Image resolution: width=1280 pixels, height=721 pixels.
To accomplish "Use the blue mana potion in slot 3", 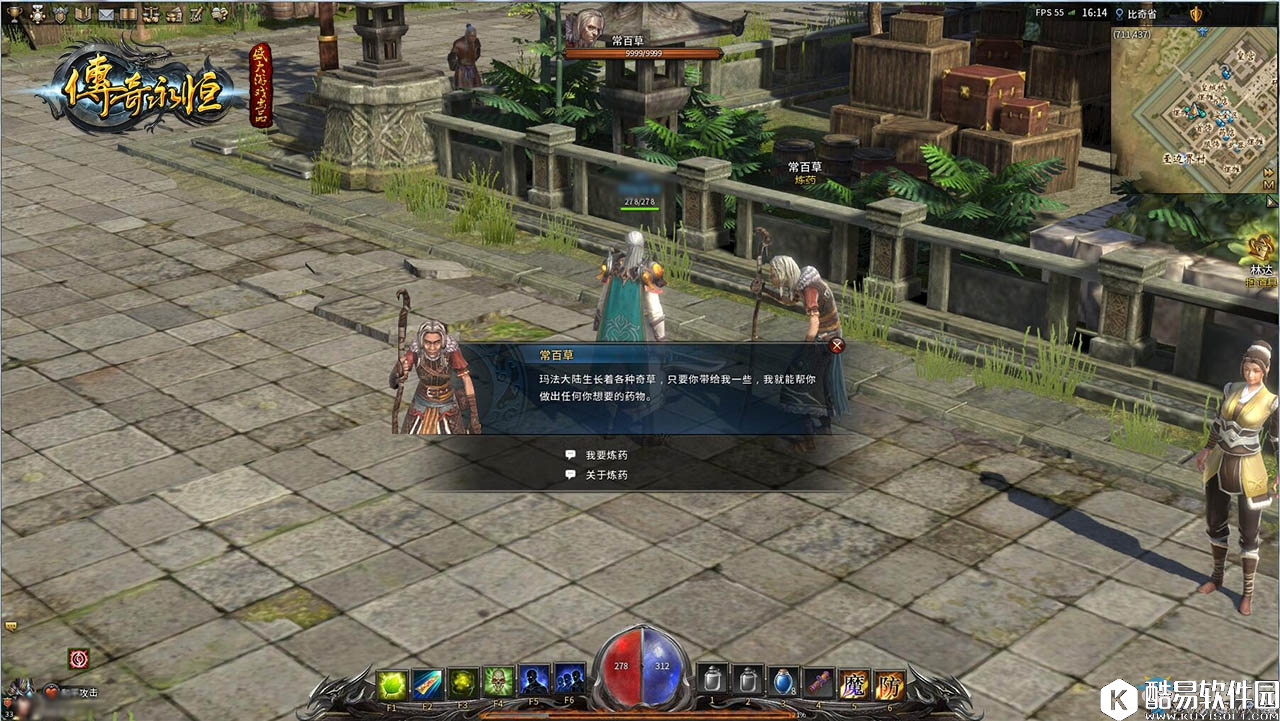I will click(x=783, y=682).
